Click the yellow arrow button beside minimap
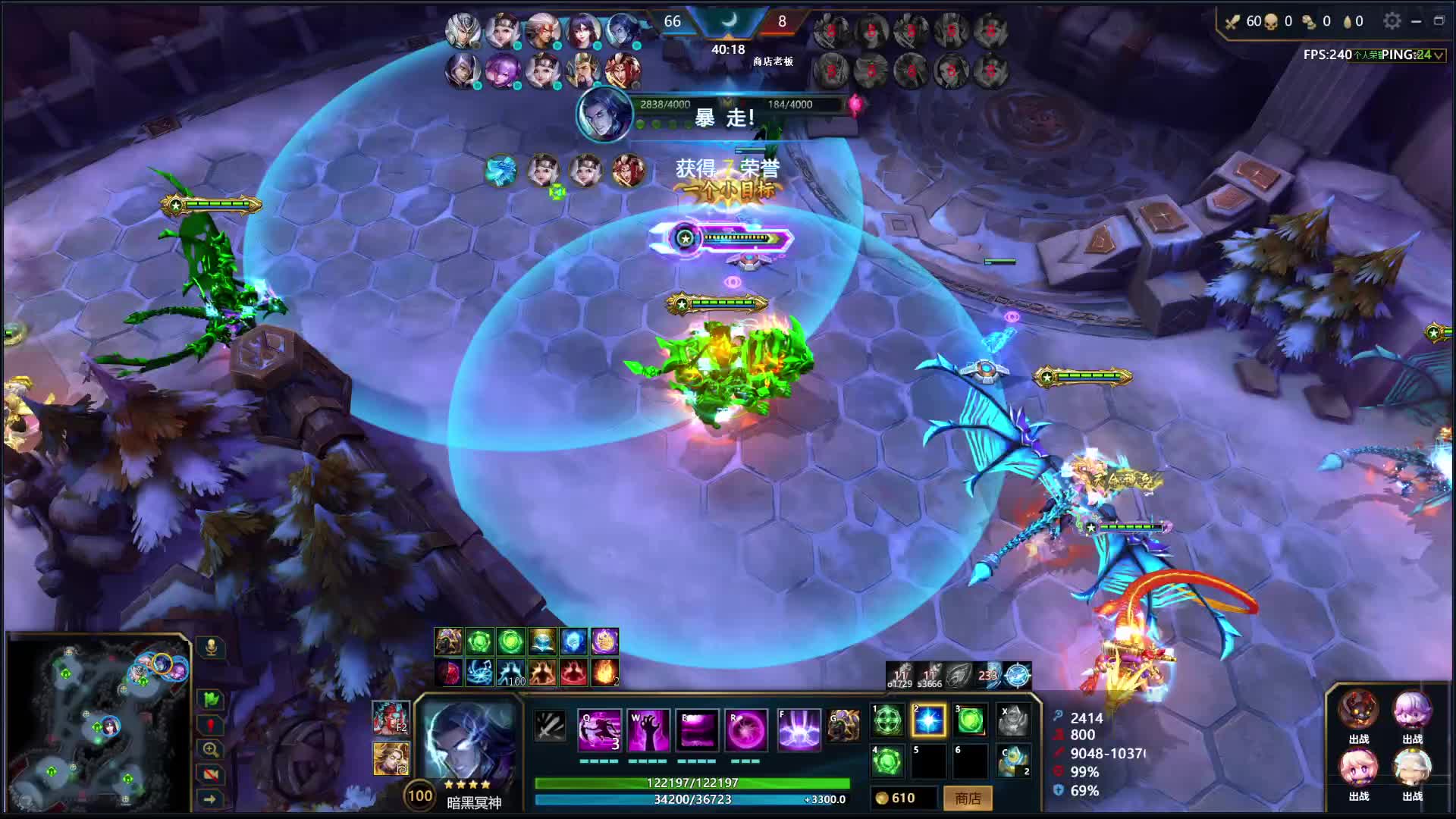 211,799
